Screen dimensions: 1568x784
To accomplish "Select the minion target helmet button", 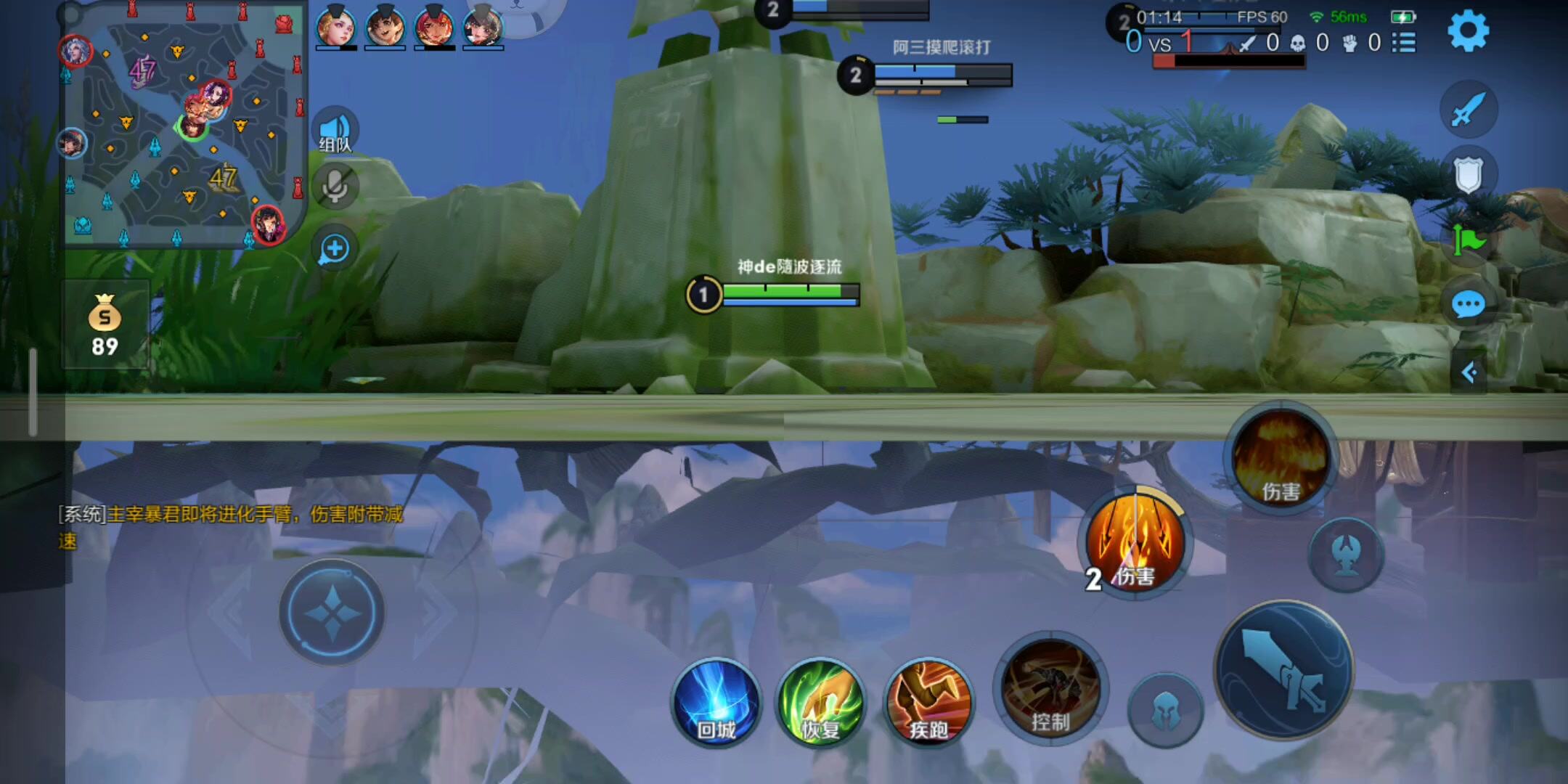I will click(1165, 709).
